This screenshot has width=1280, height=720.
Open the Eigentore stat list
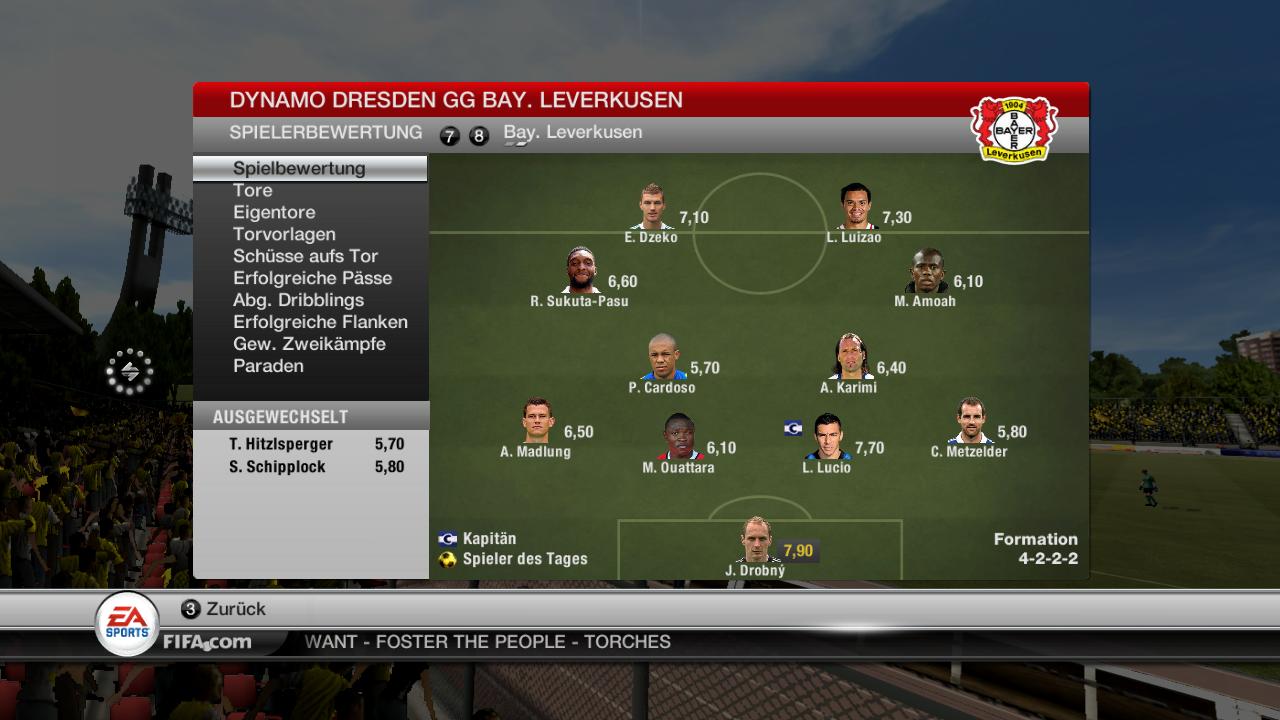274,212
